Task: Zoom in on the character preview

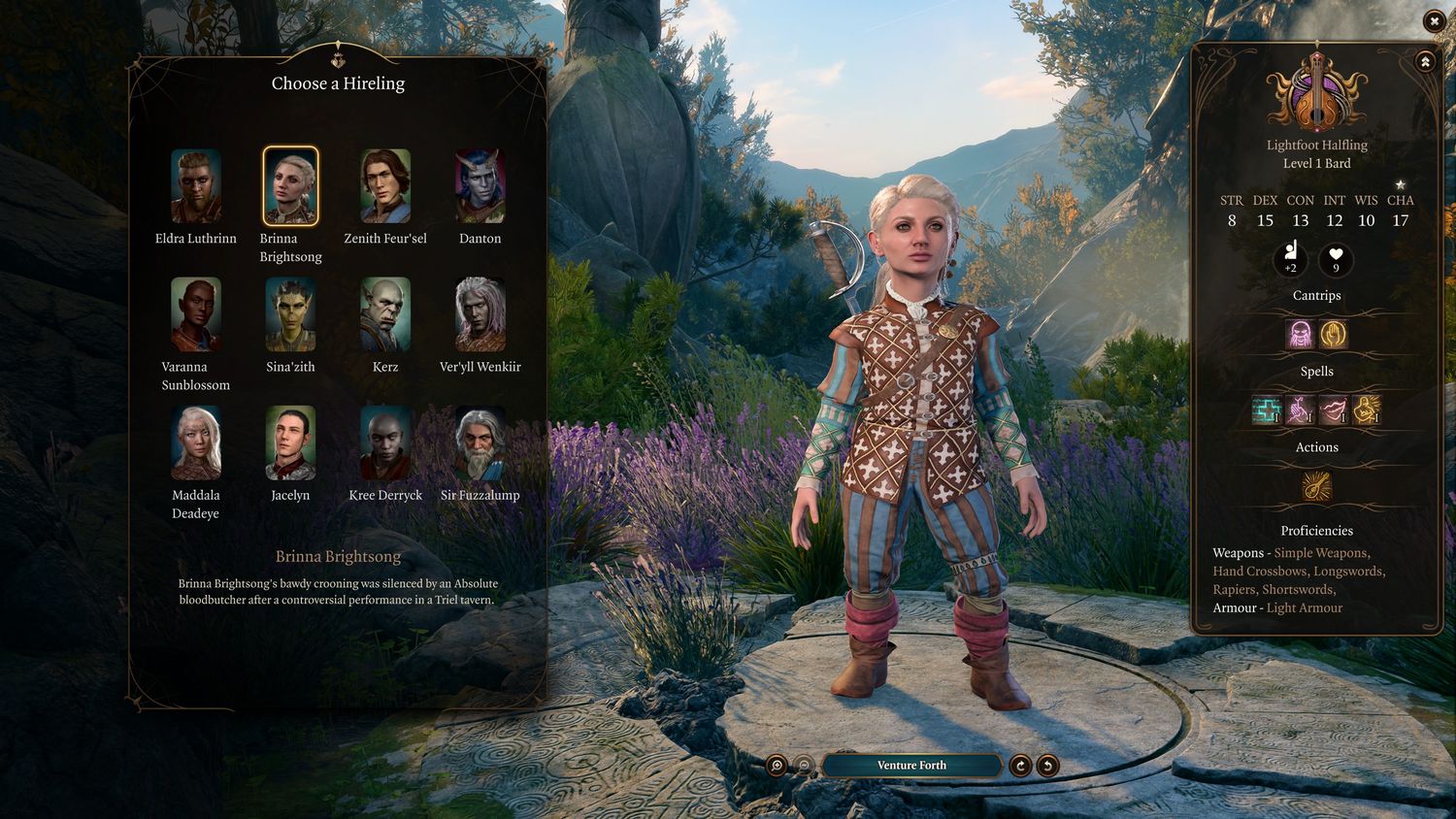Action: click(777, 766)
